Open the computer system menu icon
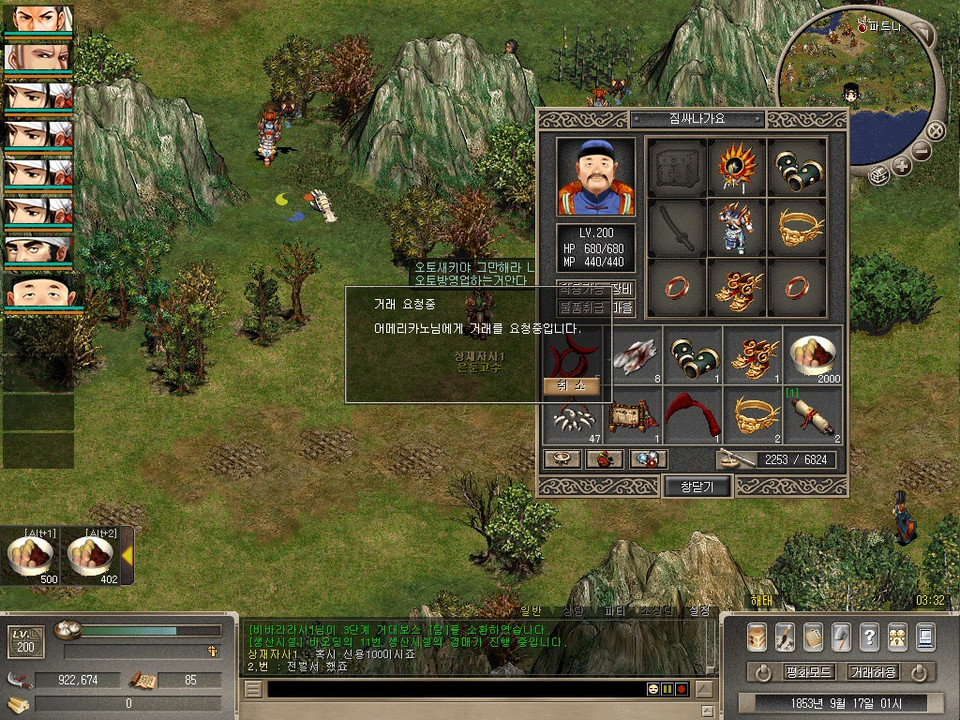 [x=925, y=636]
